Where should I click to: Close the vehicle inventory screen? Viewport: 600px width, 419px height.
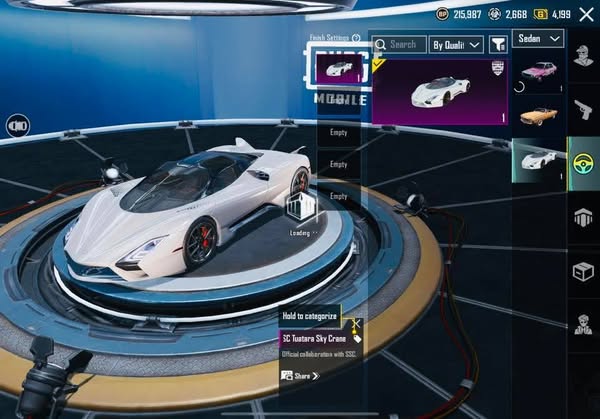point(585,14)
